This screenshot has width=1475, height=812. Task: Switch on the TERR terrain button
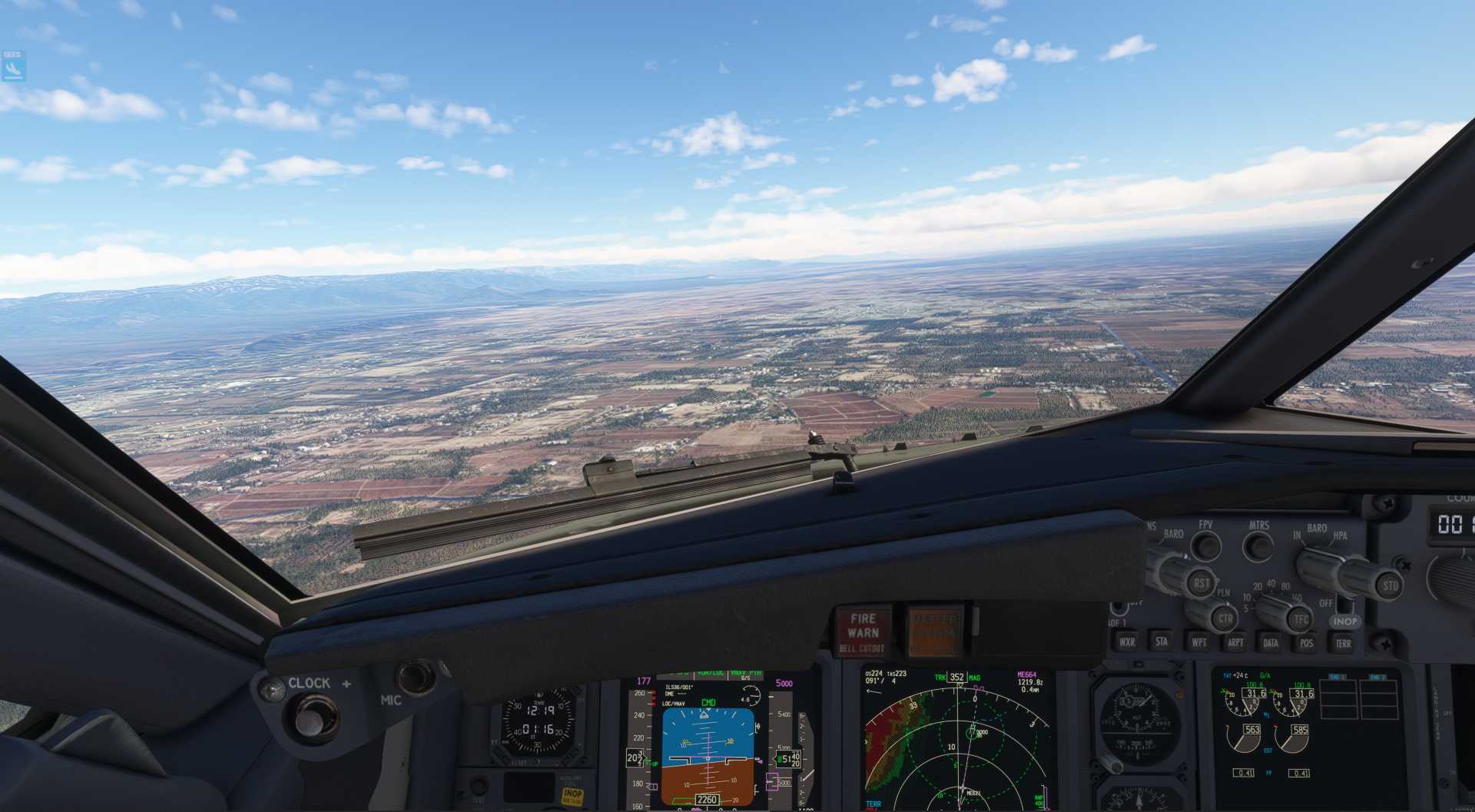(x=1343, y=644)
